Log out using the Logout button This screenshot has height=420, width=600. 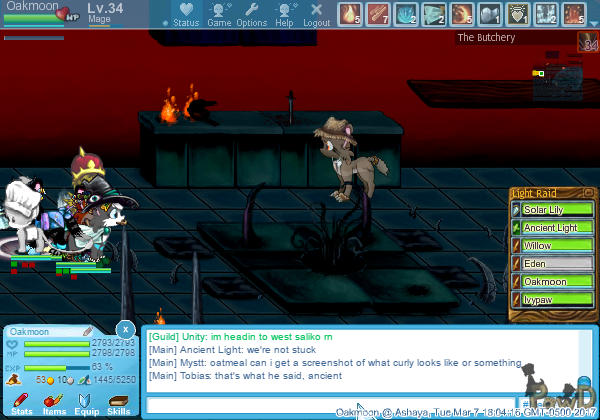click(x=316, y=15)
